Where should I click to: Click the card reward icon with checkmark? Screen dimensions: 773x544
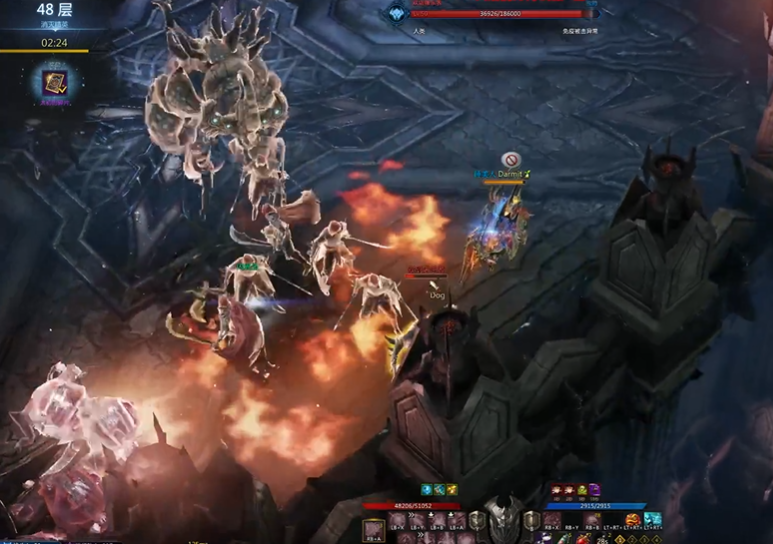point(50,82)
